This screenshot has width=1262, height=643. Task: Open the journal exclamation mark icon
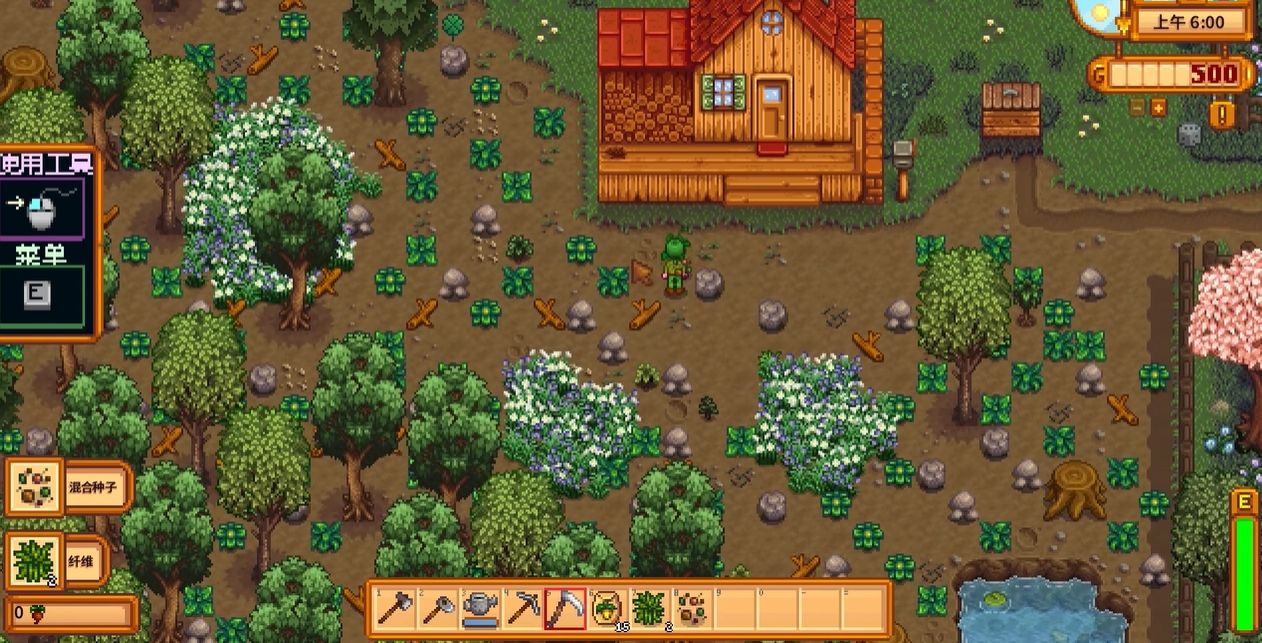pyautogui.click(x=1222, y=114)
